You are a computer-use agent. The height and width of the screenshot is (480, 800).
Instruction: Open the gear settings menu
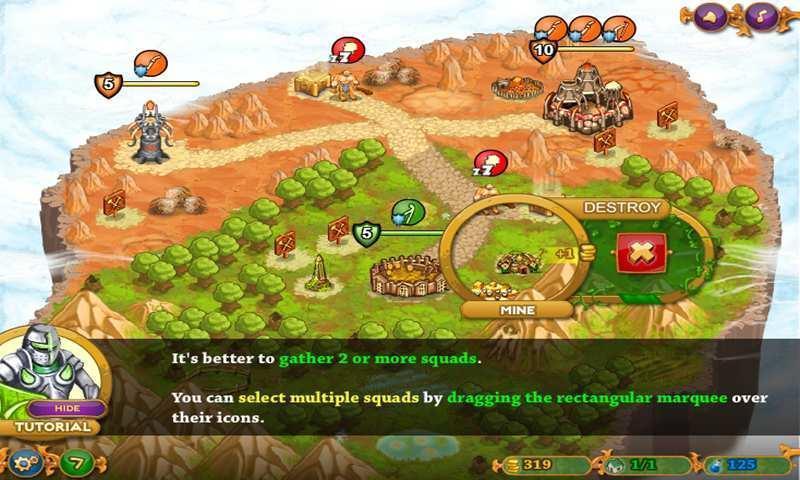point(23,462)
